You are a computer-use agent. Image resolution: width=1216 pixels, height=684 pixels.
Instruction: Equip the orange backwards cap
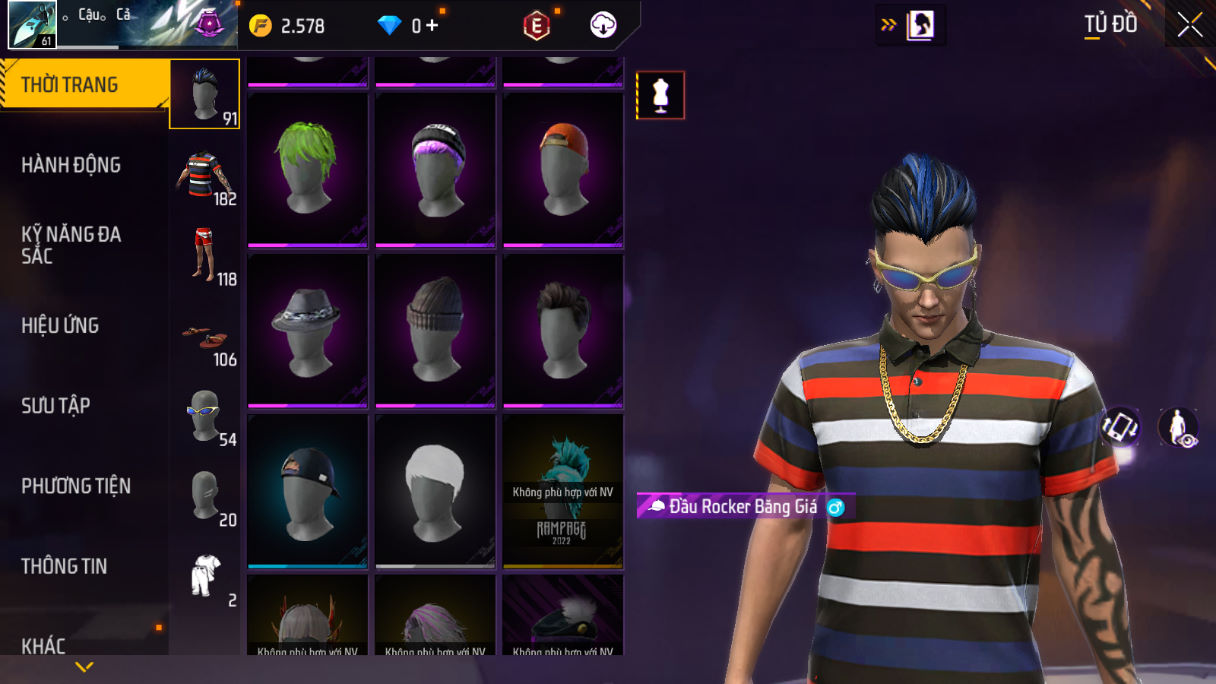pyautogui.click(x=563, y=168)
